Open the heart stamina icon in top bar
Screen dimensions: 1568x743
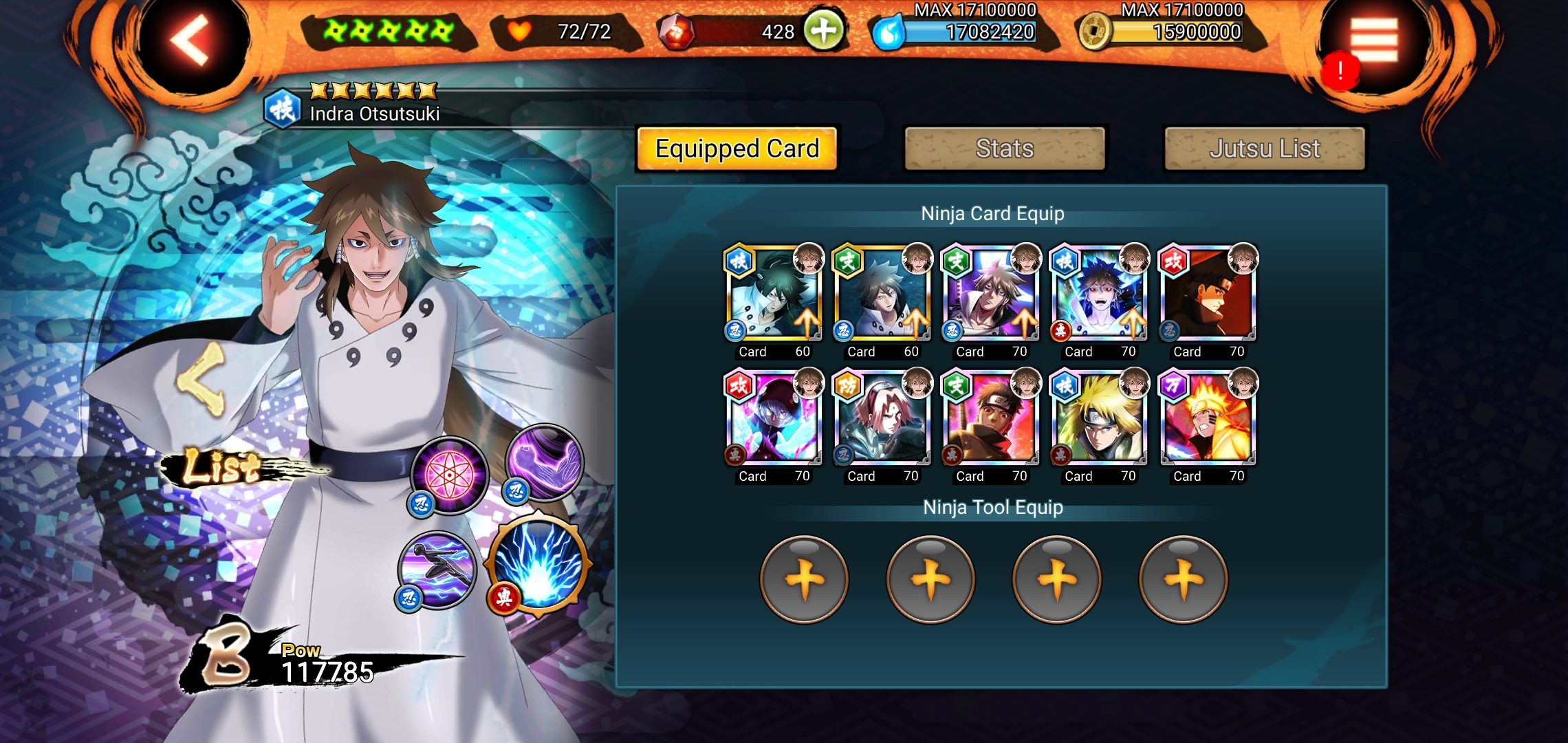519,30
